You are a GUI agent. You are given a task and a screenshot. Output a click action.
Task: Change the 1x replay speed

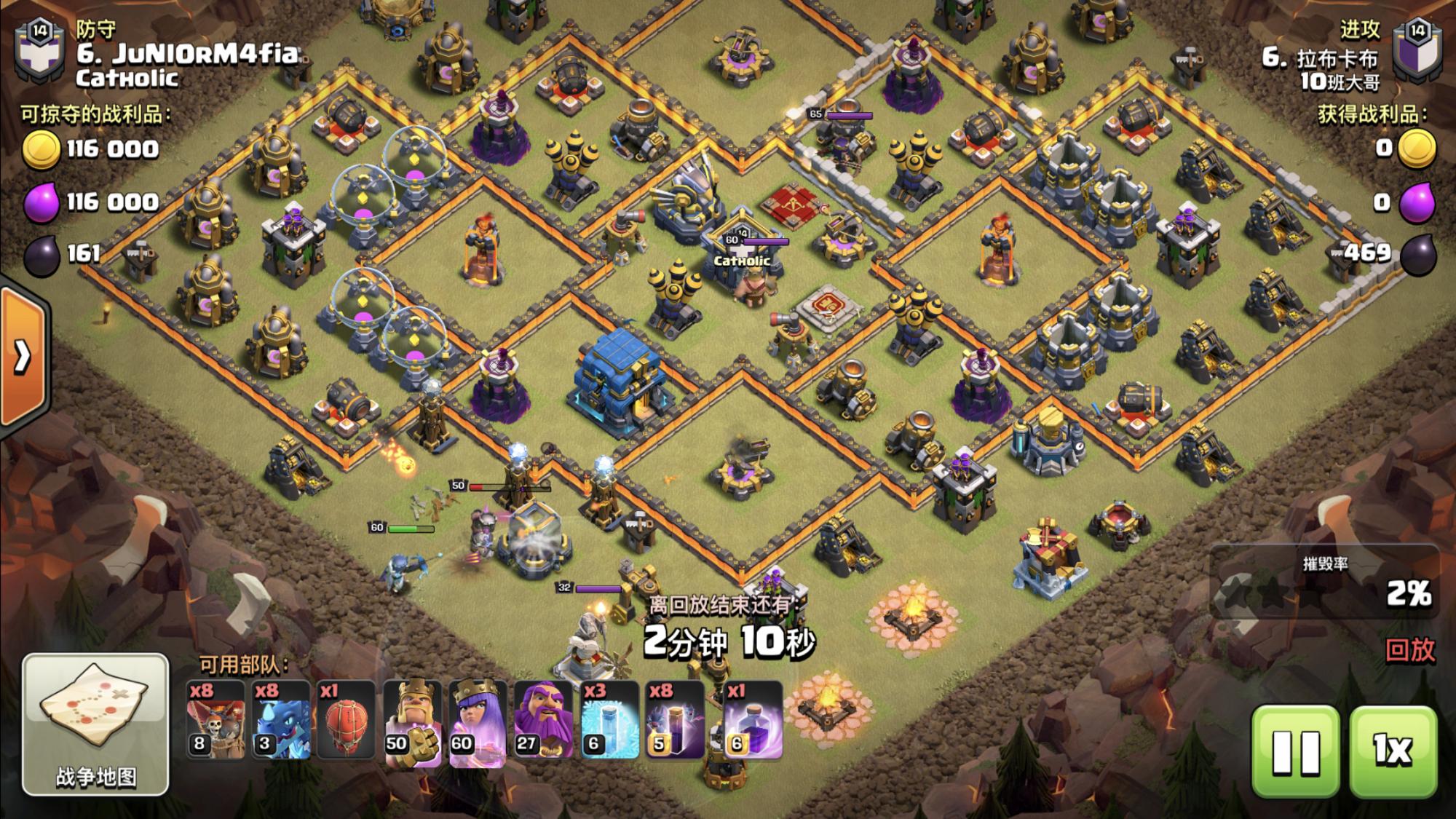click(1393, 751)
